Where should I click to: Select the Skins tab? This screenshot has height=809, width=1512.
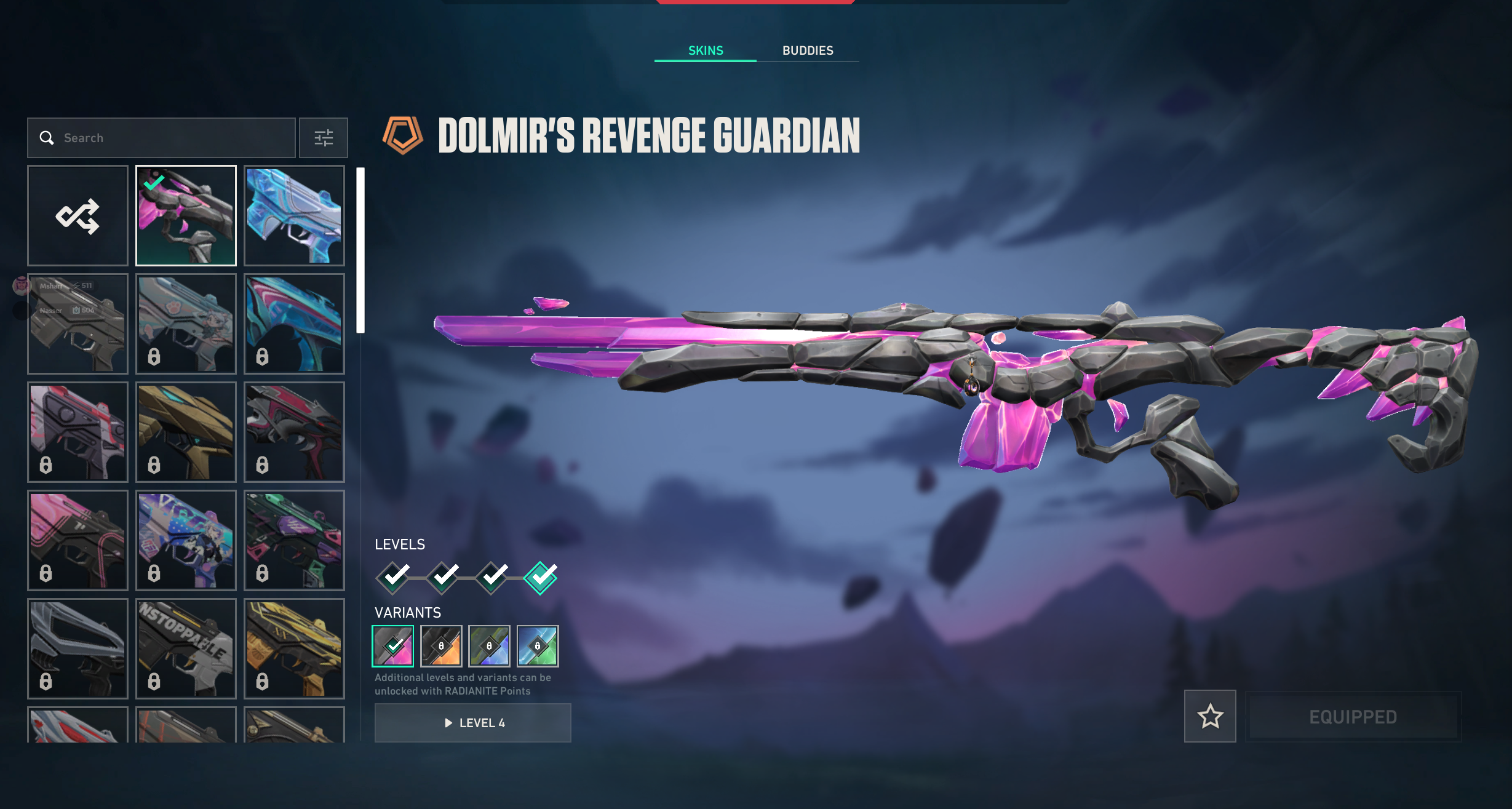706,50
